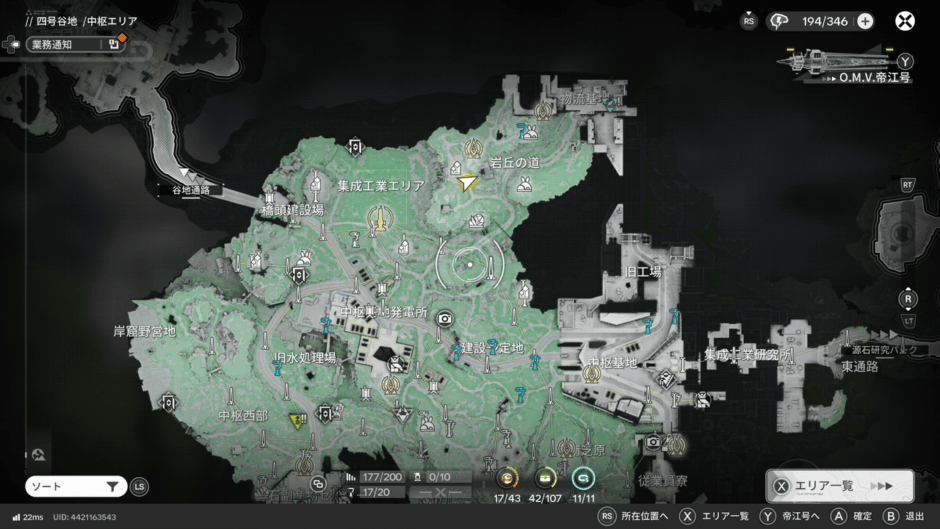Select the yellow quest marker in 中枢西部
This screenshot has height=529, width=940.
296,421
